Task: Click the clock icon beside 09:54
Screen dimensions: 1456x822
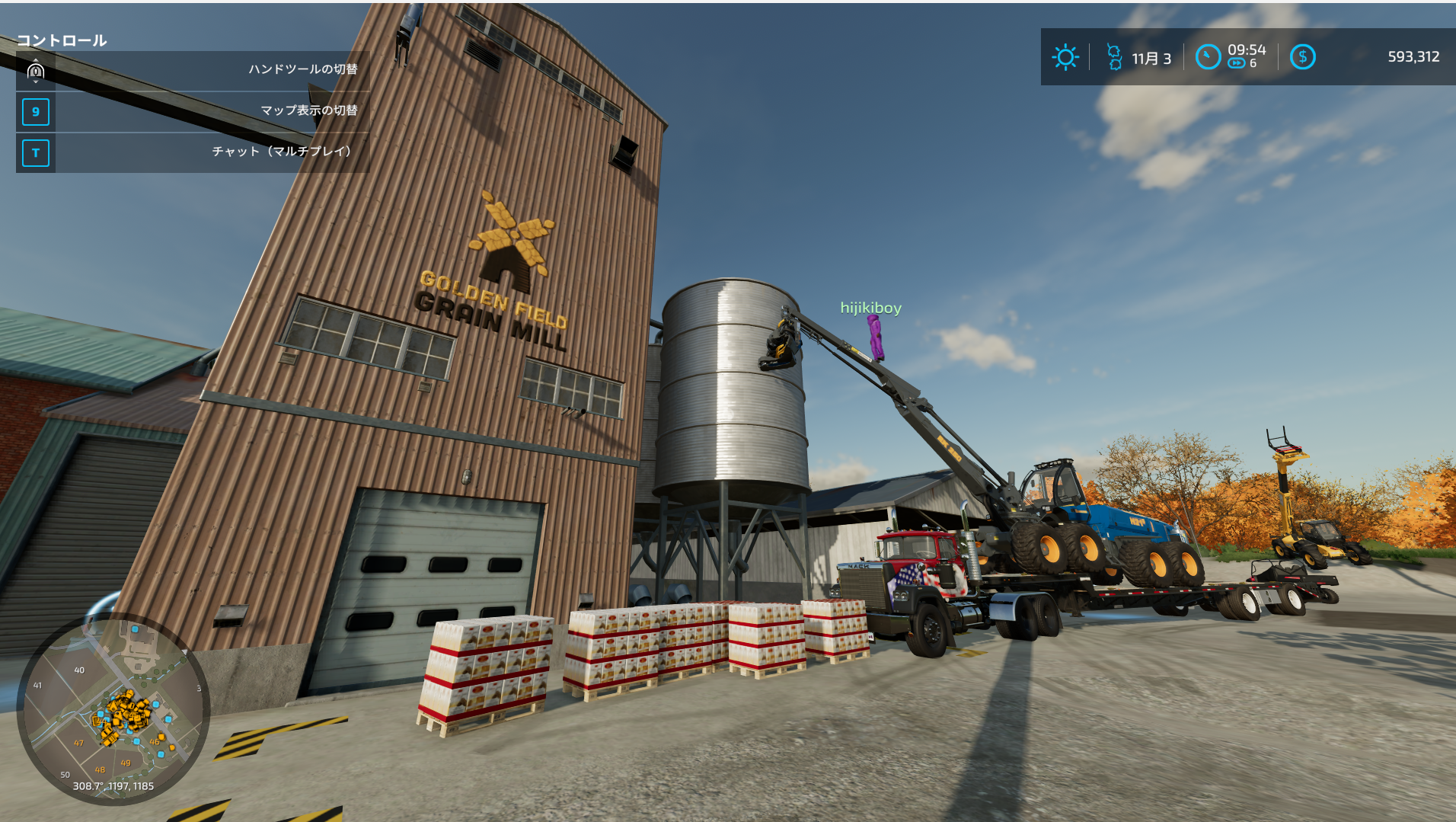Action: pos(1208,57)
